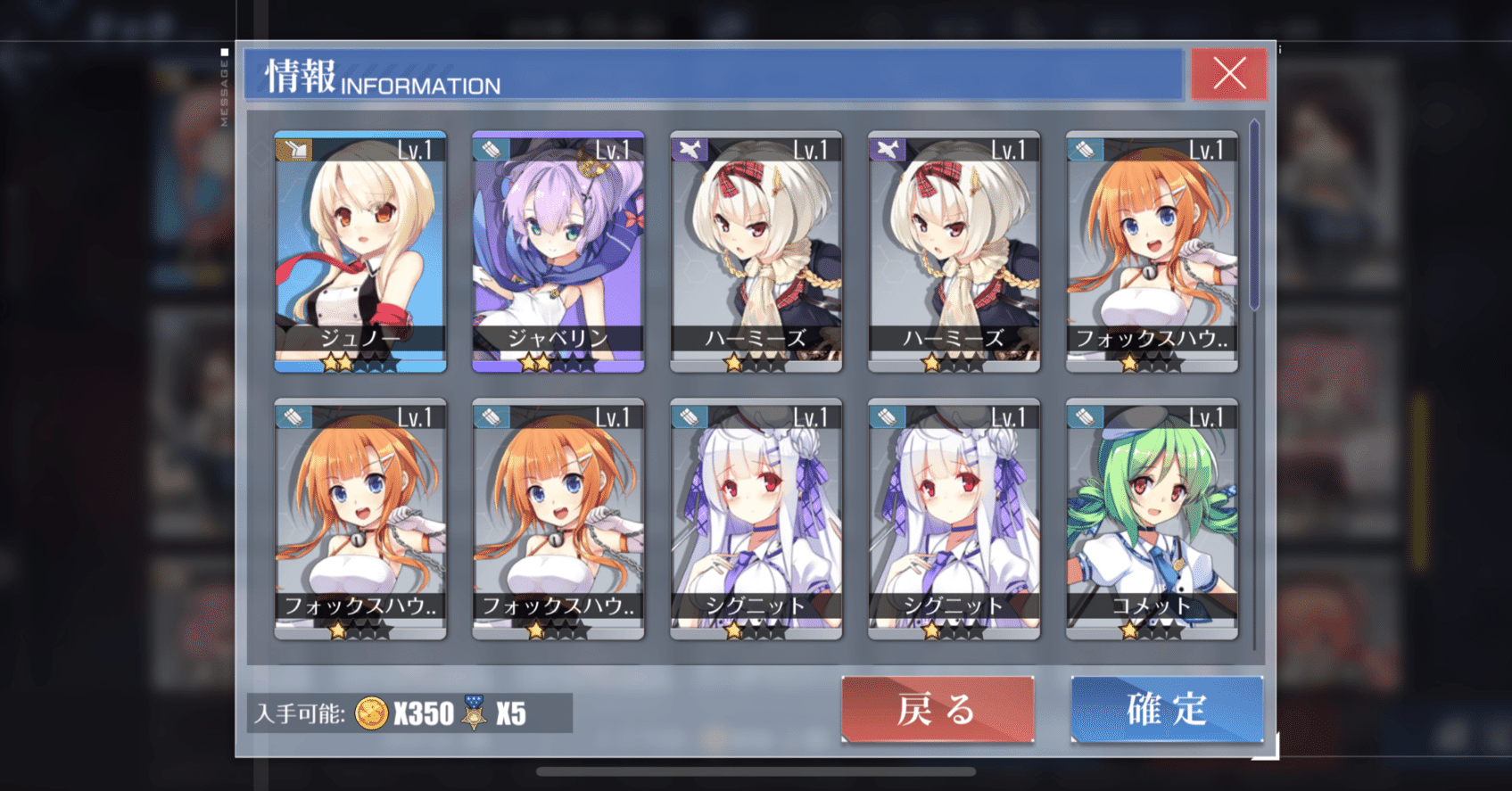
Task: Click the star rating under Juno
Action: [359, 362]
